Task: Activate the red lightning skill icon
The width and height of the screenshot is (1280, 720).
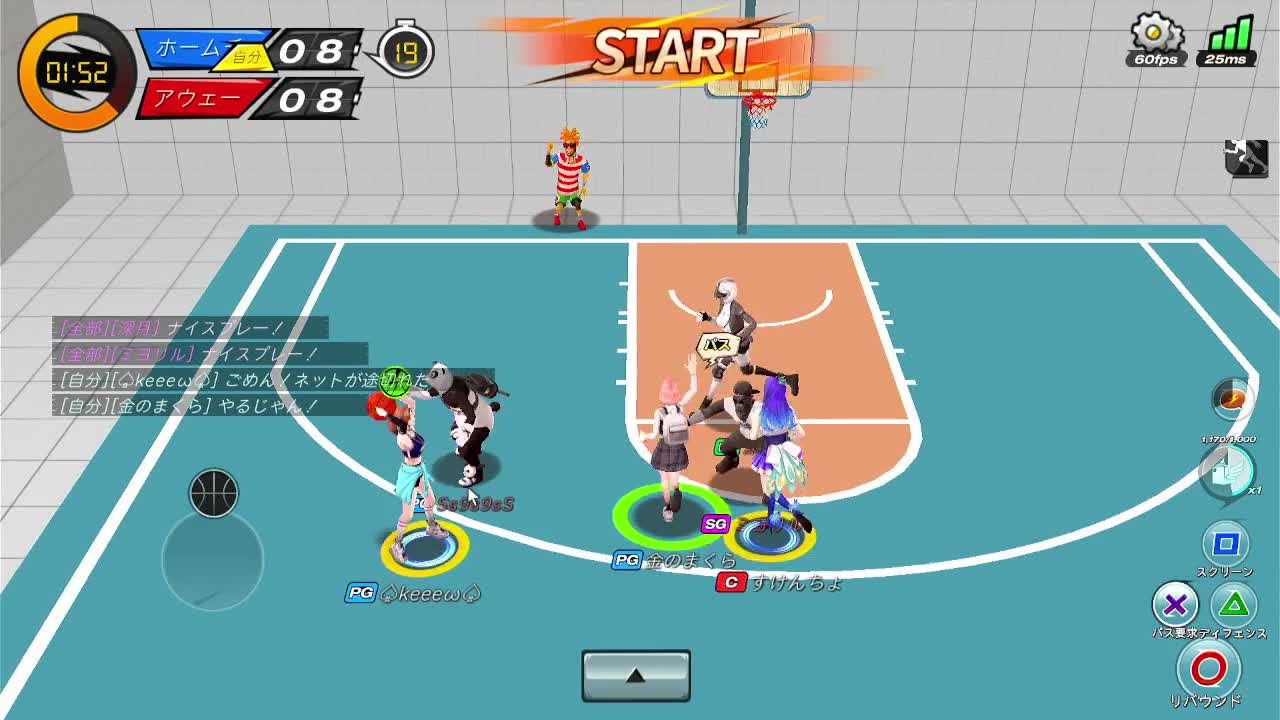Action: click(1232, 398)
